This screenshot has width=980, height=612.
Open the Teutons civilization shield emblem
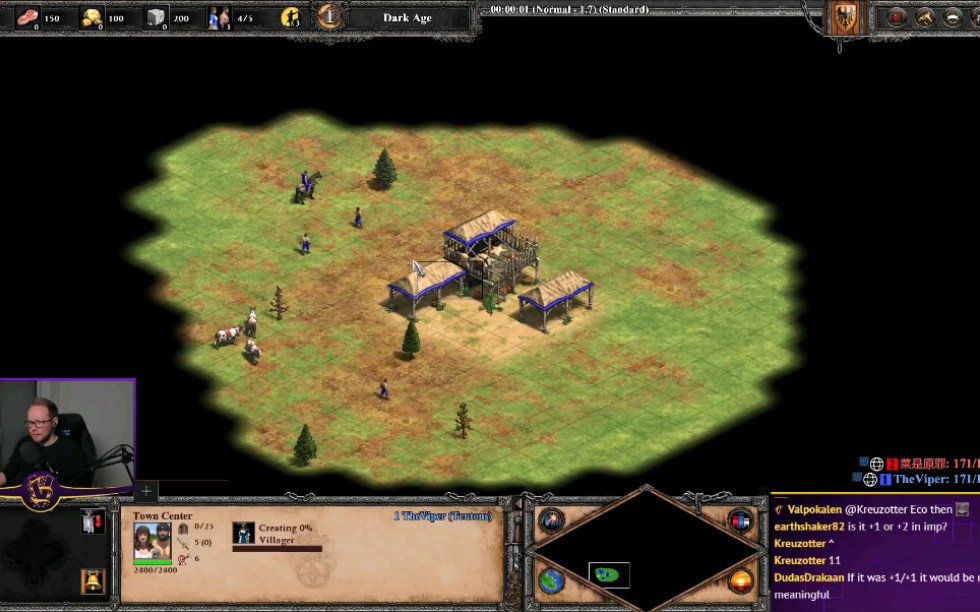coord(844,17)
